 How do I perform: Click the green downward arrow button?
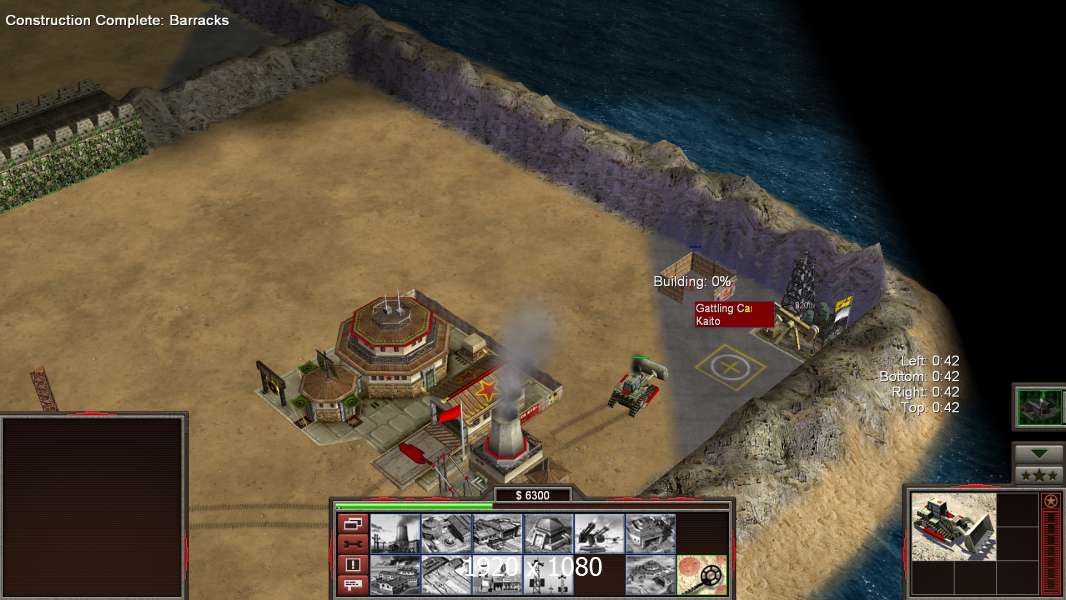[x=1039, y=454]
